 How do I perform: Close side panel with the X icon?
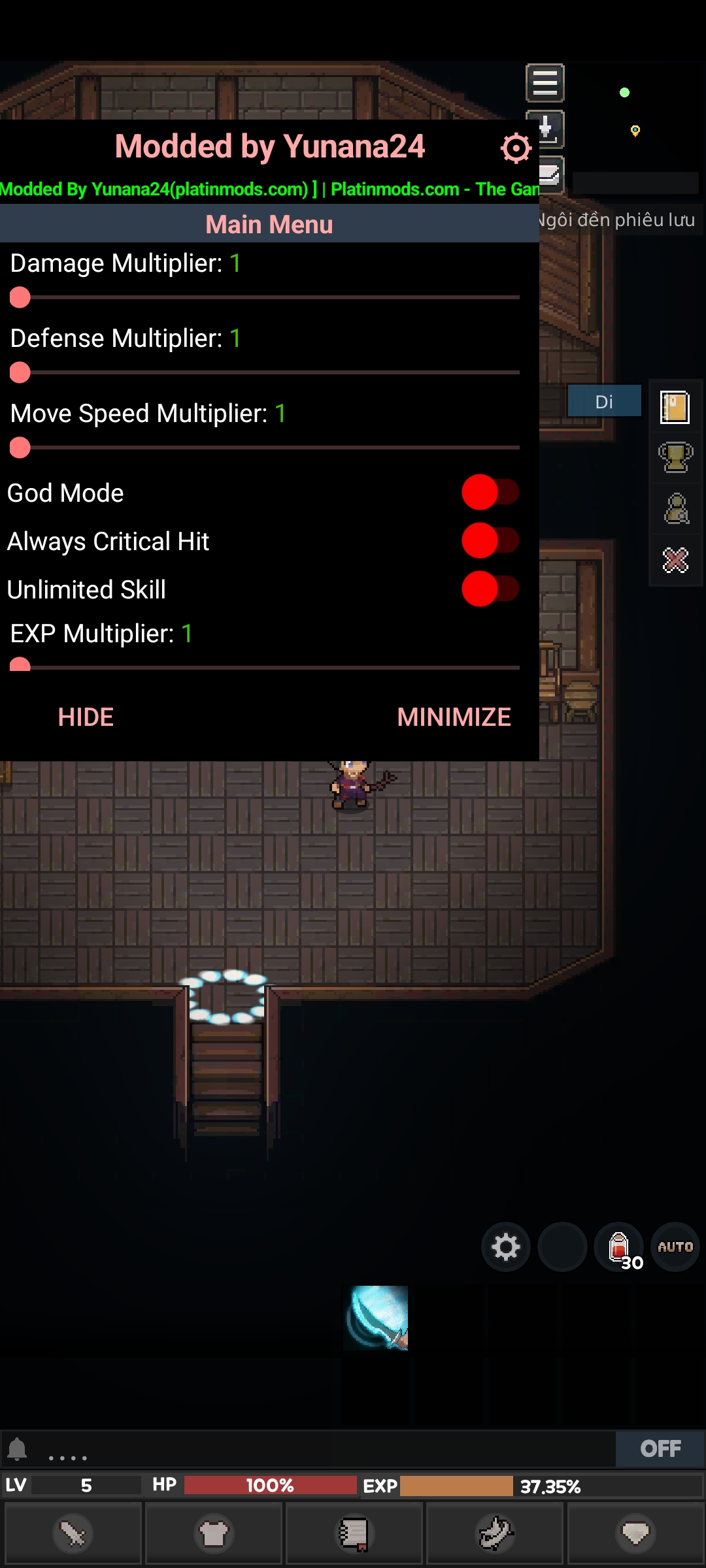675,560
